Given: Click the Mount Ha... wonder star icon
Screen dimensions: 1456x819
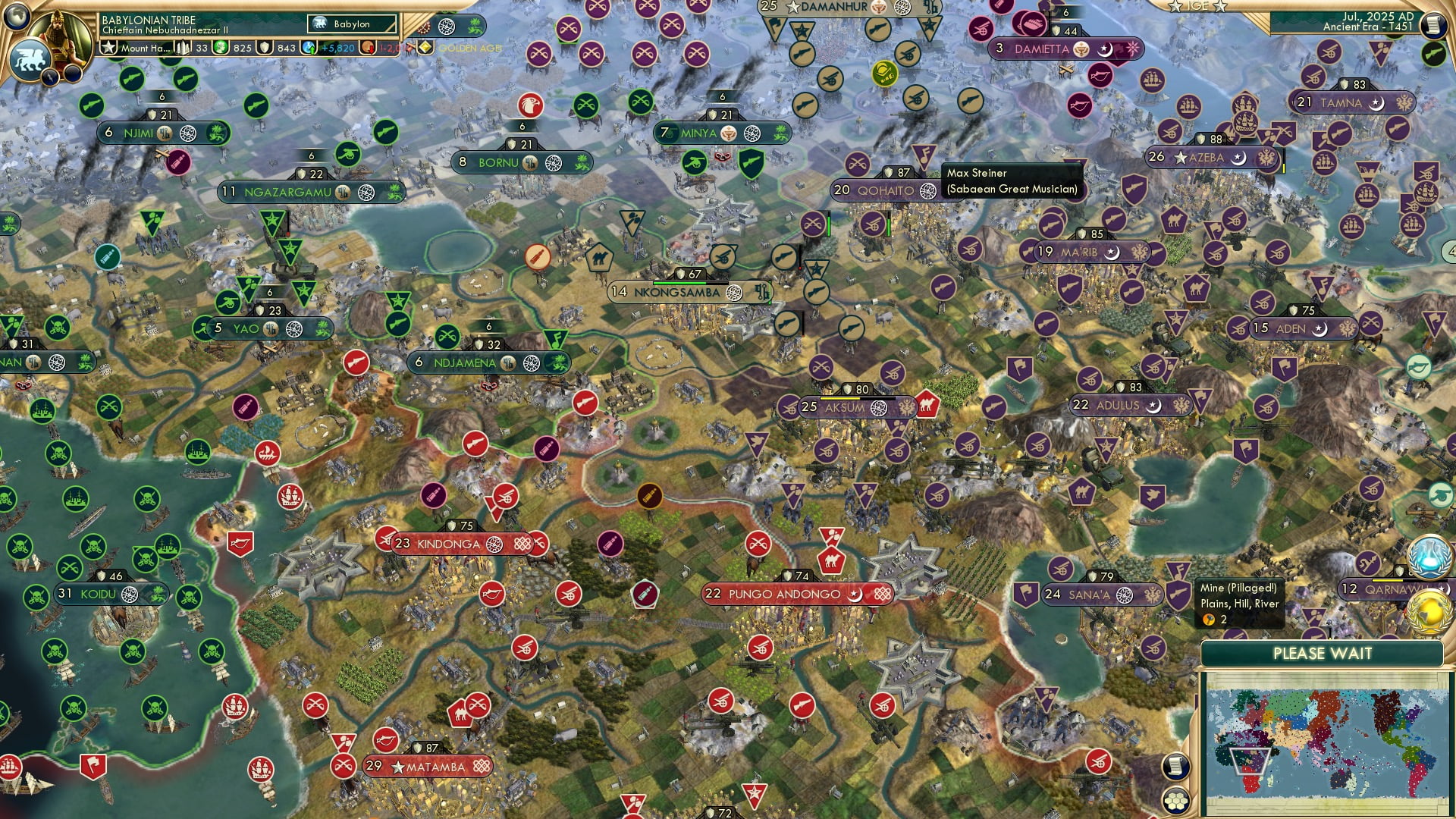Looking at the screenshot, I should click(108, 48).
